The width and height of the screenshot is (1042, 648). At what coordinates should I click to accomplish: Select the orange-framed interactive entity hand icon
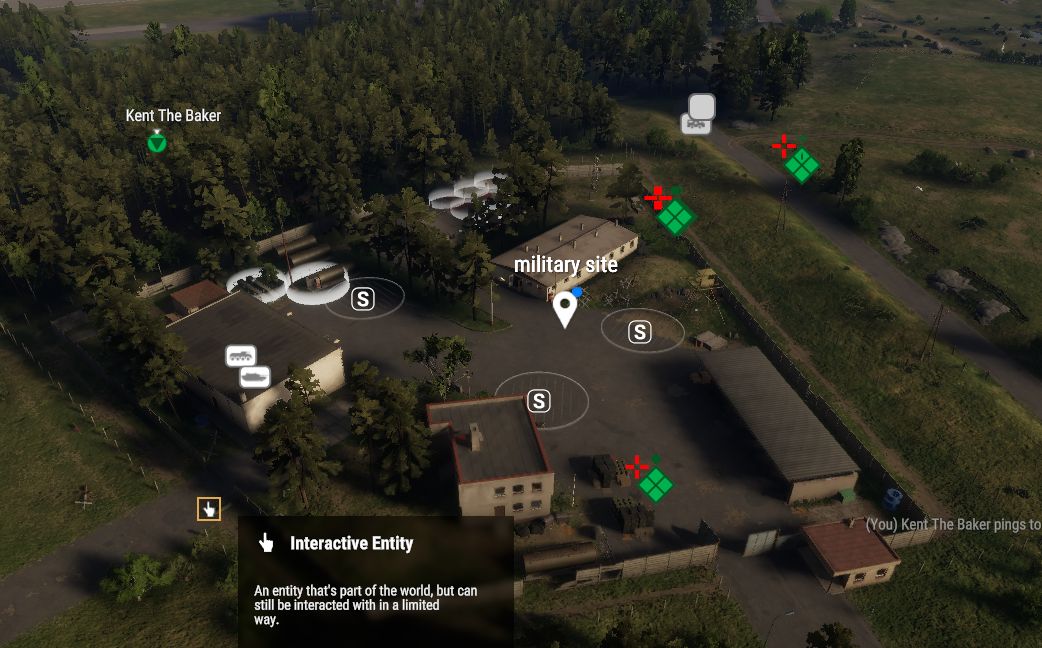209,509
